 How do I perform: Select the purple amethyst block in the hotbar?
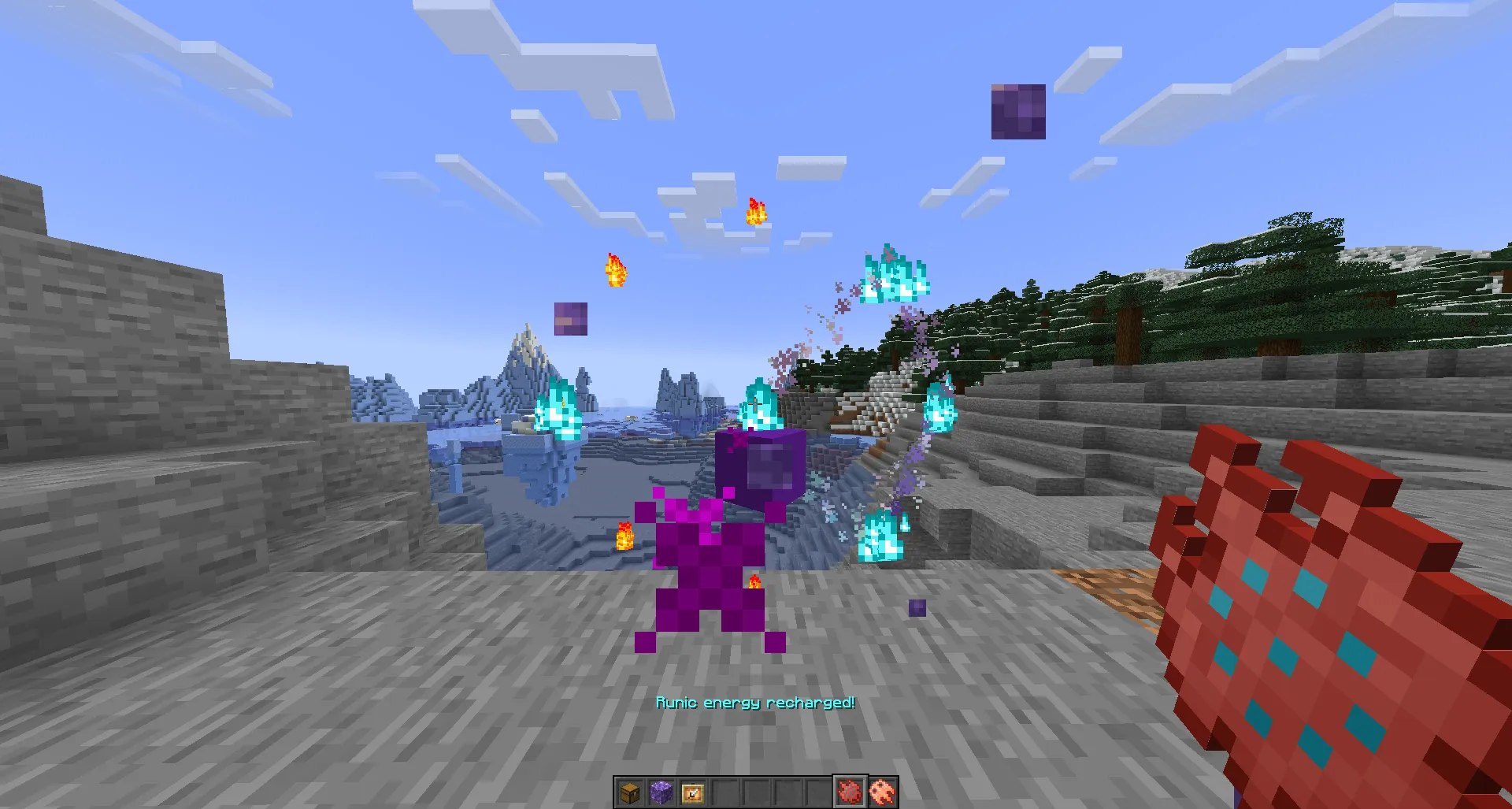click(x=662, y=792)
